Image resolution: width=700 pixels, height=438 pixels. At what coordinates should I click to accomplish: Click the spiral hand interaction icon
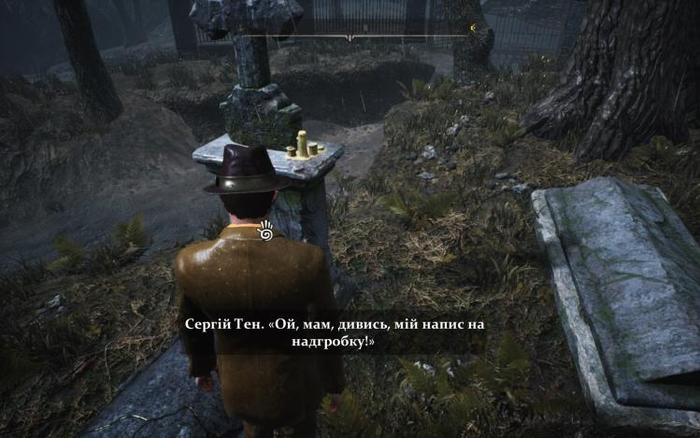click(266, 231)
